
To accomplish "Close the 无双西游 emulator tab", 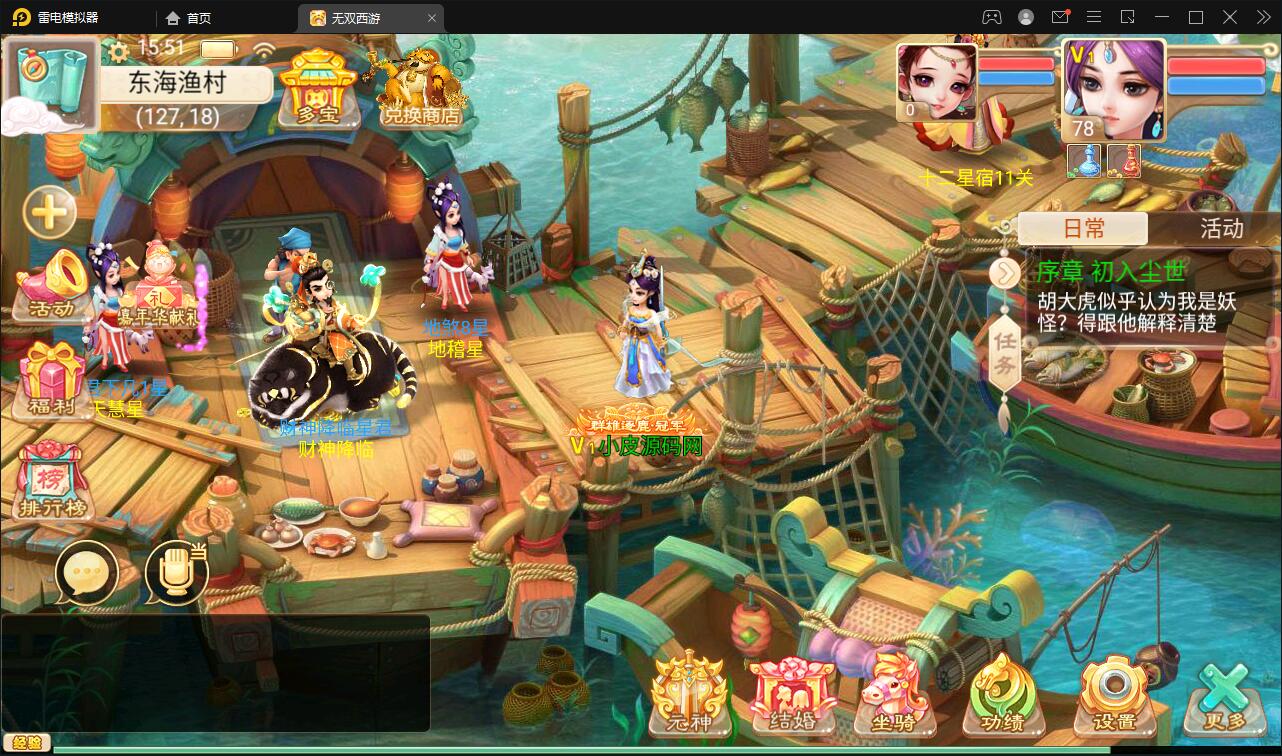I will click(432, 18).
